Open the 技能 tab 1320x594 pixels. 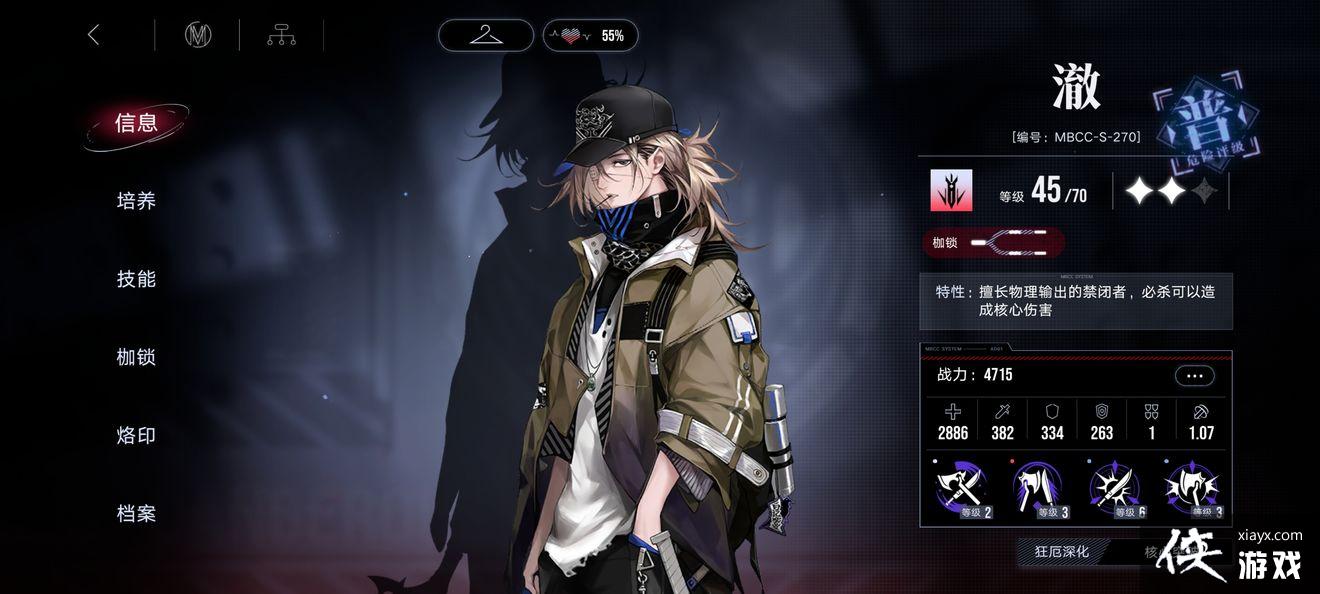(x=136, y=279)
